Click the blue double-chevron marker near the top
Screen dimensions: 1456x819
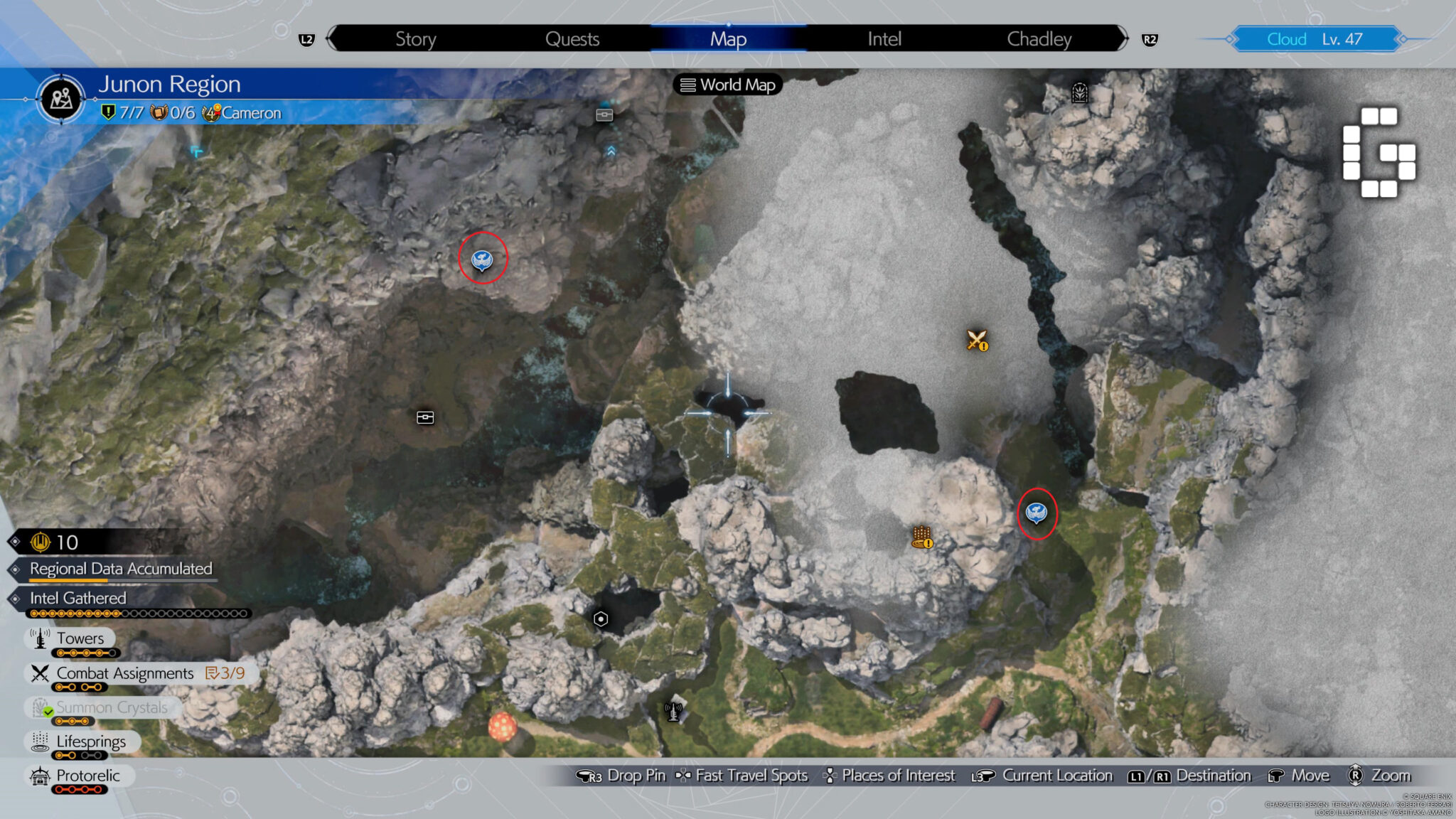610,151
